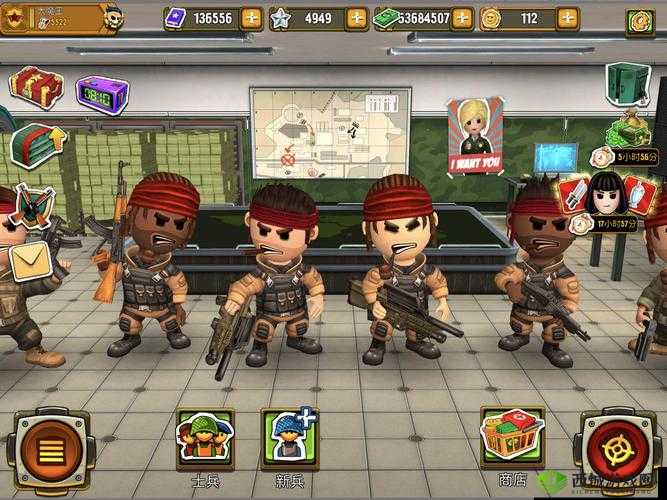Buy more green cash

coord(462,18)
